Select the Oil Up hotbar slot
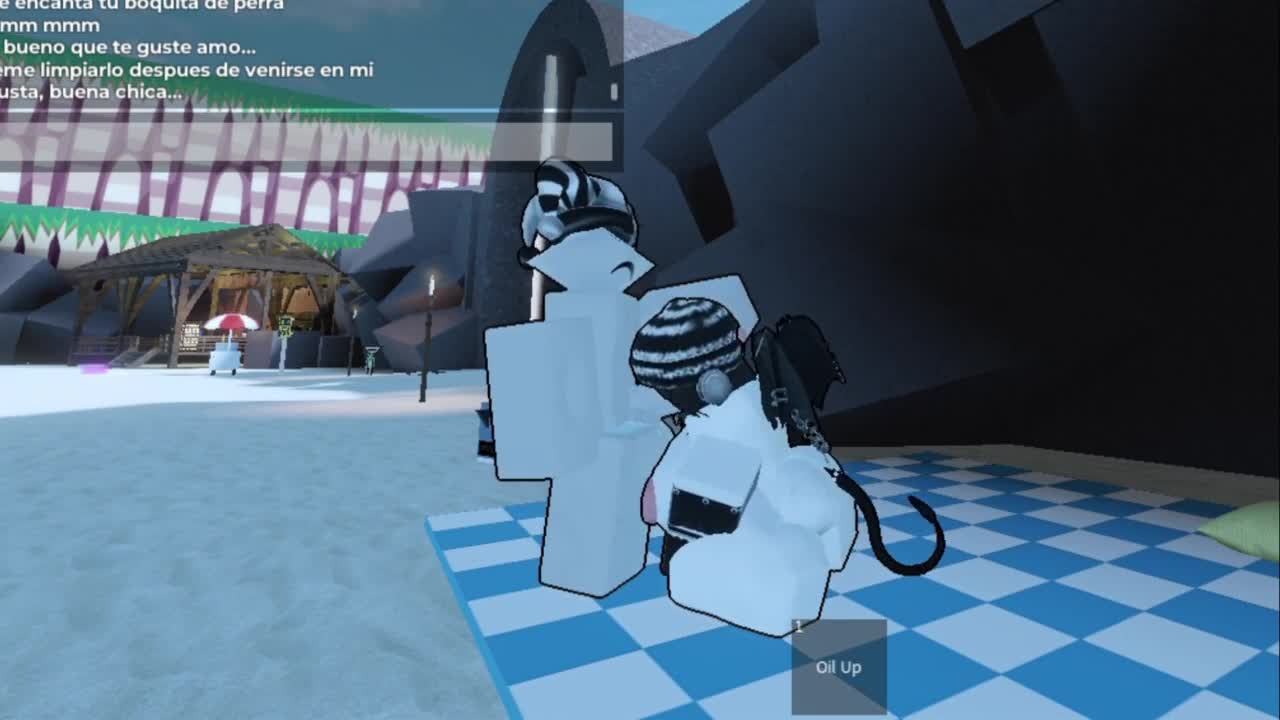This screenshot has height=720, width=1280. click(838, 667)
